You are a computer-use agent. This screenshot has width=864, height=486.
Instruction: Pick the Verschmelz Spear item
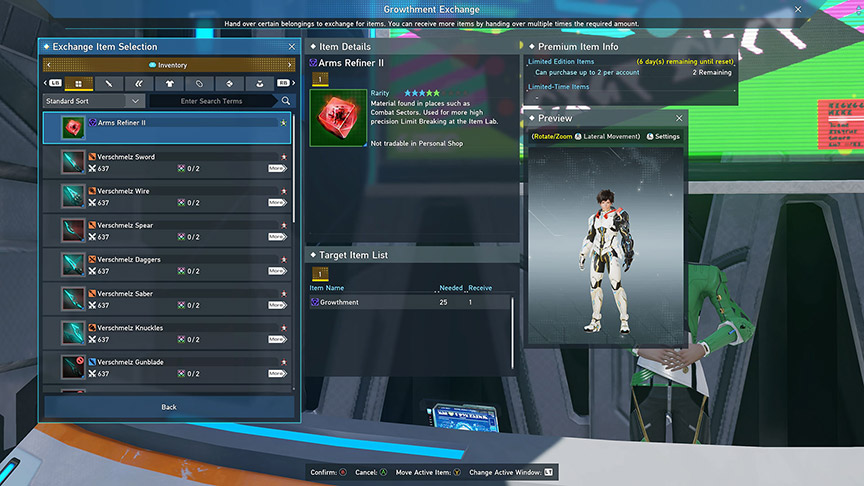click(x=172, y=230)
